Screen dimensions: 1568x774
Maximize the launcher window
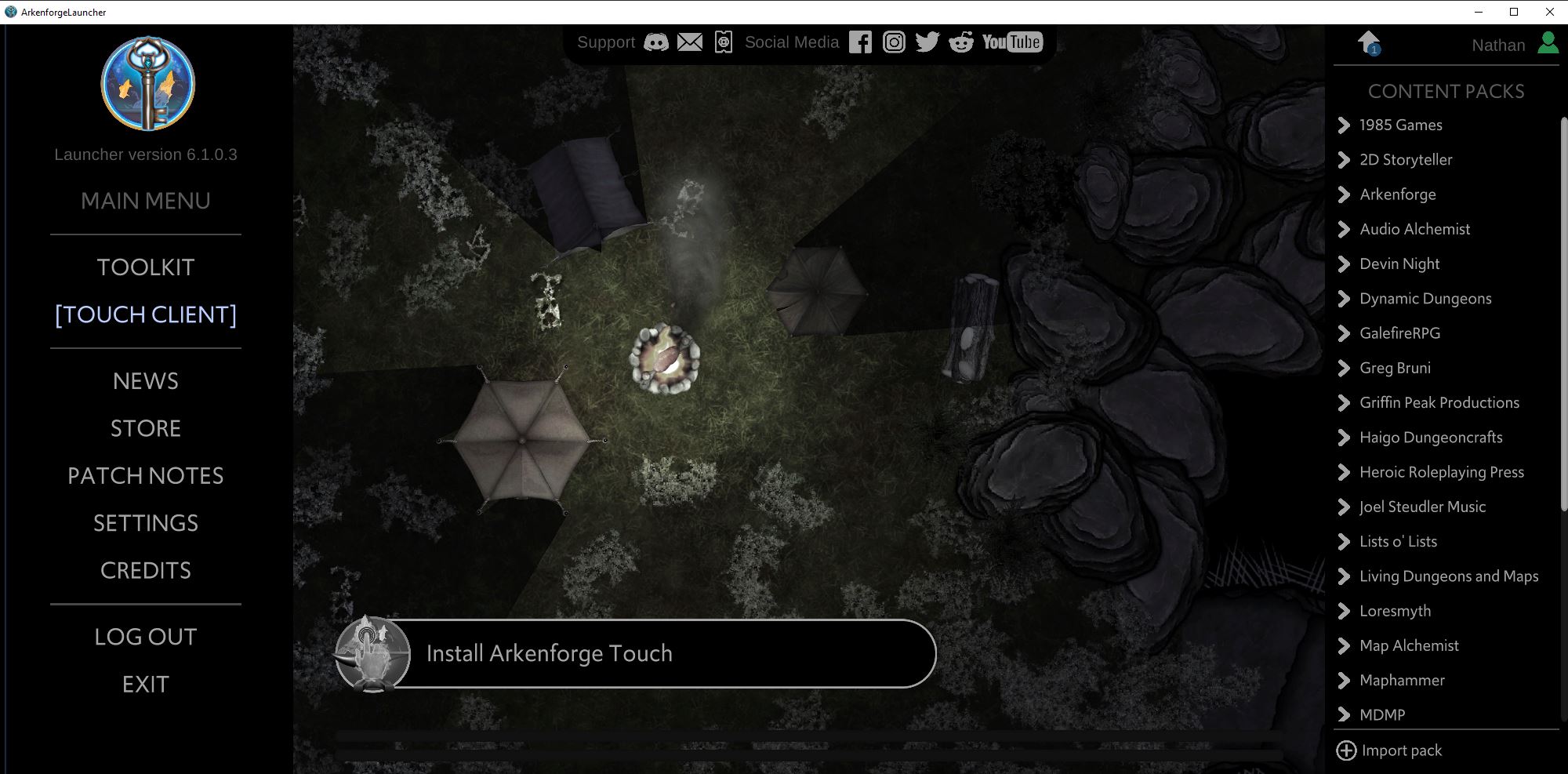tap(1514, 12)
